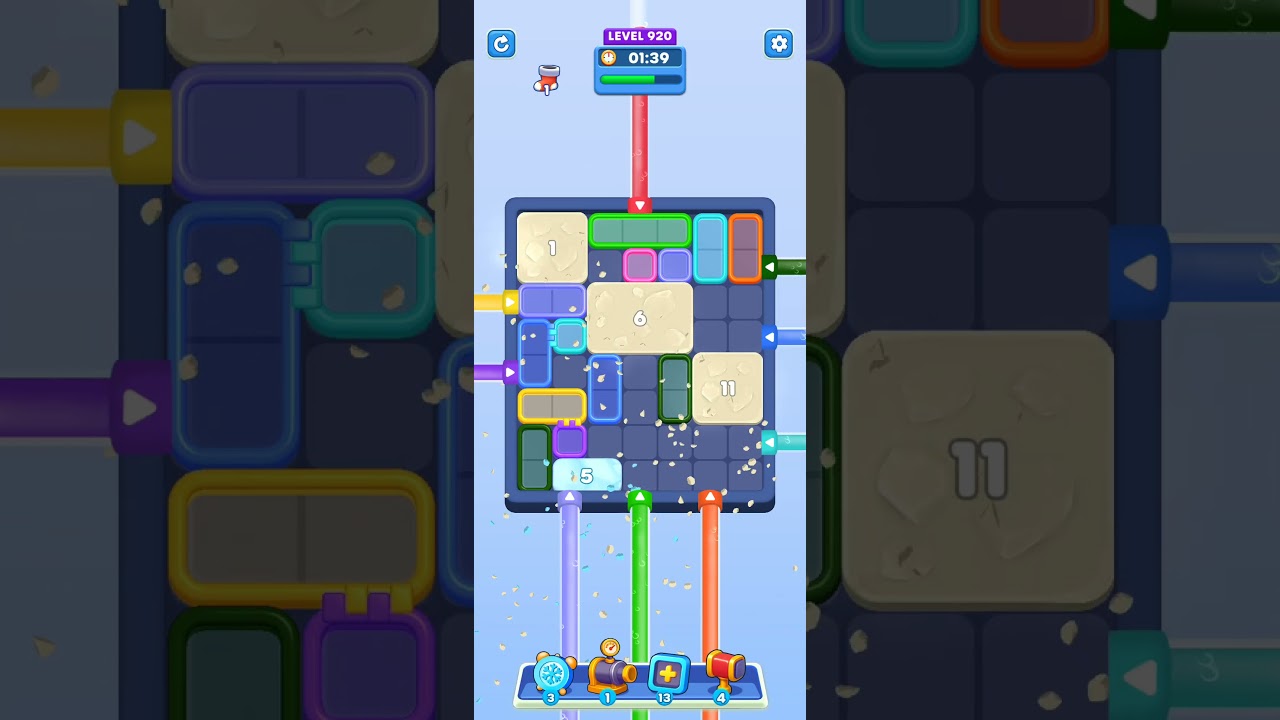
Task: Tap the green level progress bar
Action: click(x=640, y=81)
